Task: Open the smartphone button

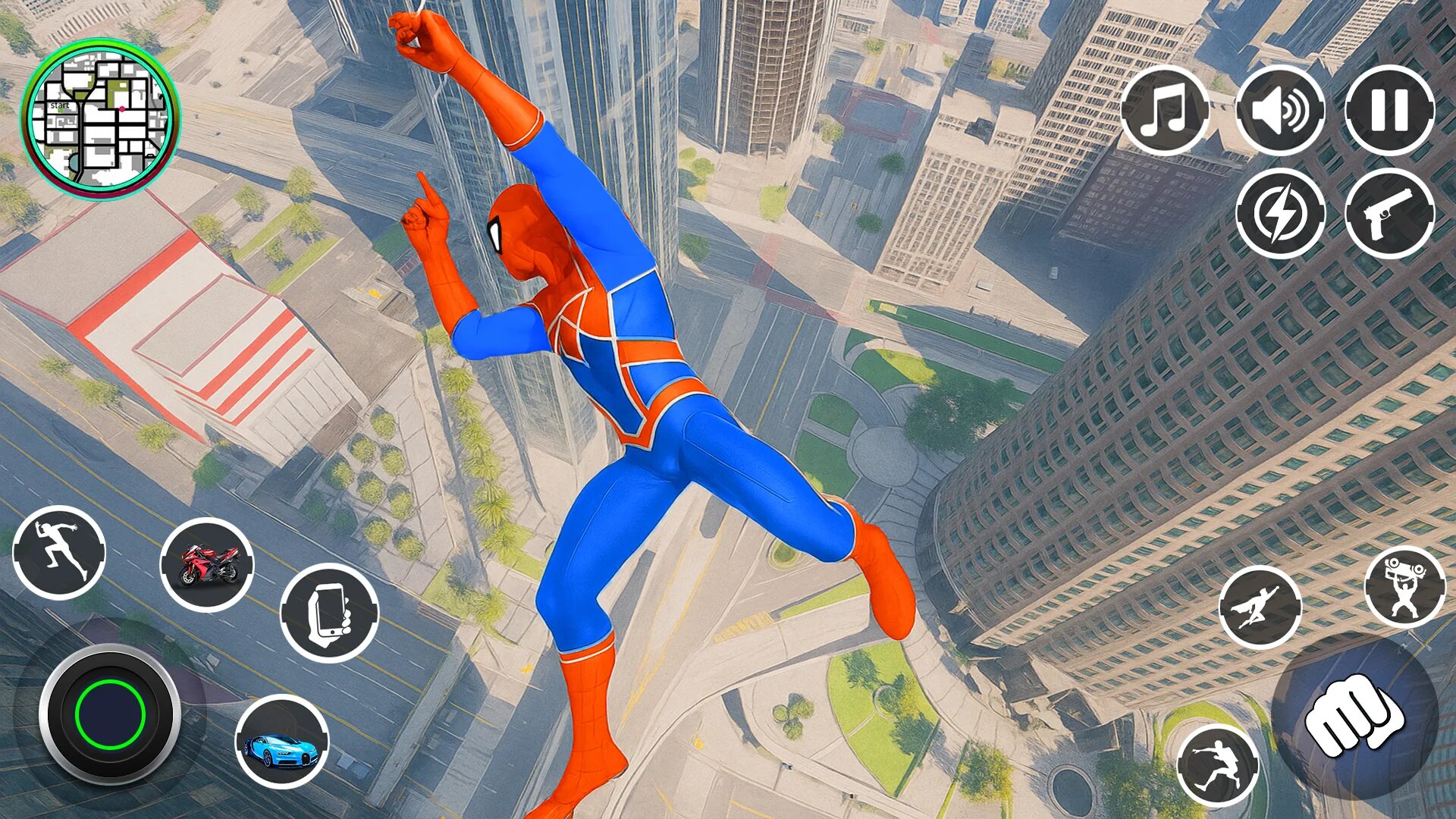Action: tap(329, 612)
